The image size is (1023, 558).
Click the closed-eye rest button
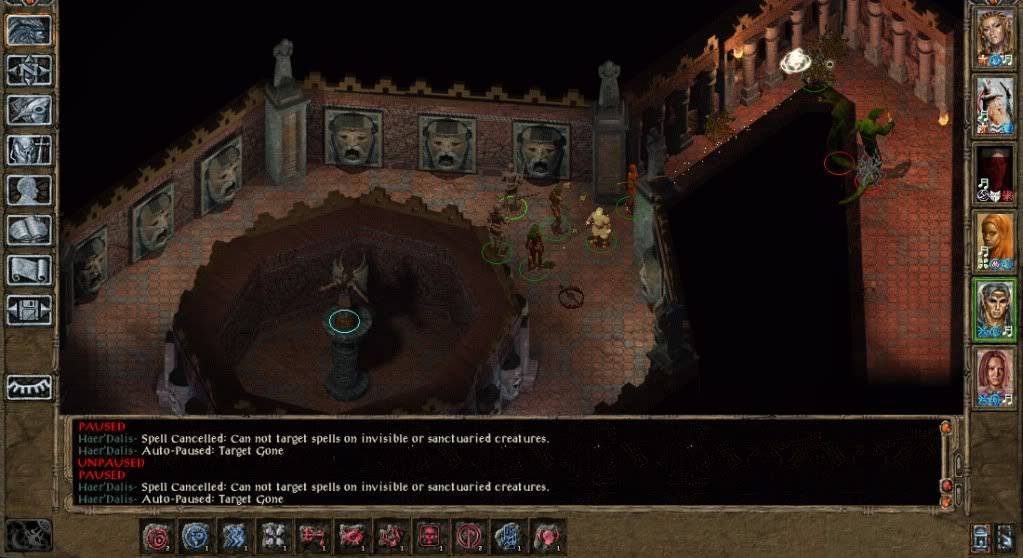tap(30, 386)
